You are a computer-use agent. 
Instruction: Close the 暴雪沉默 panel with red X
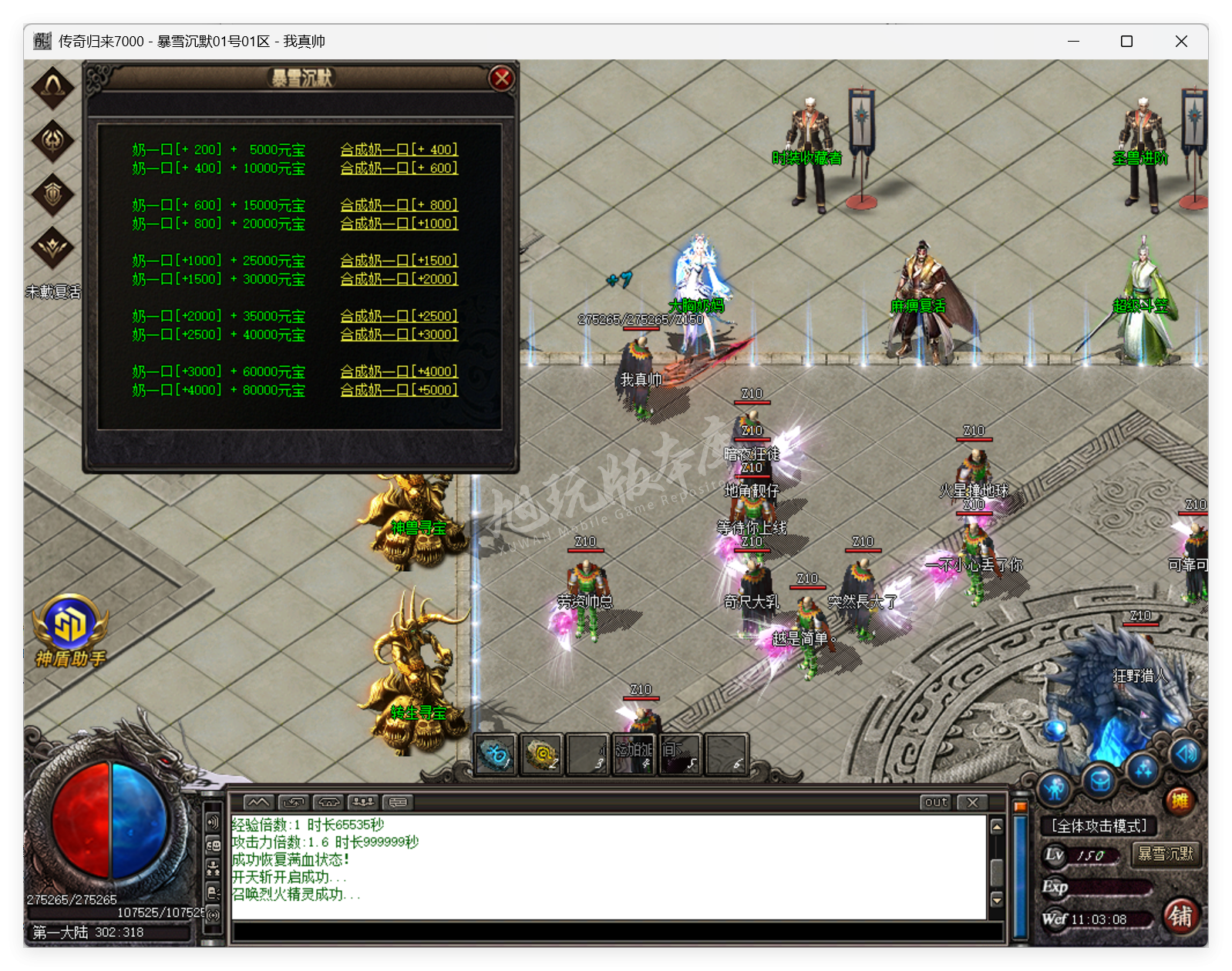coord(502,77)
